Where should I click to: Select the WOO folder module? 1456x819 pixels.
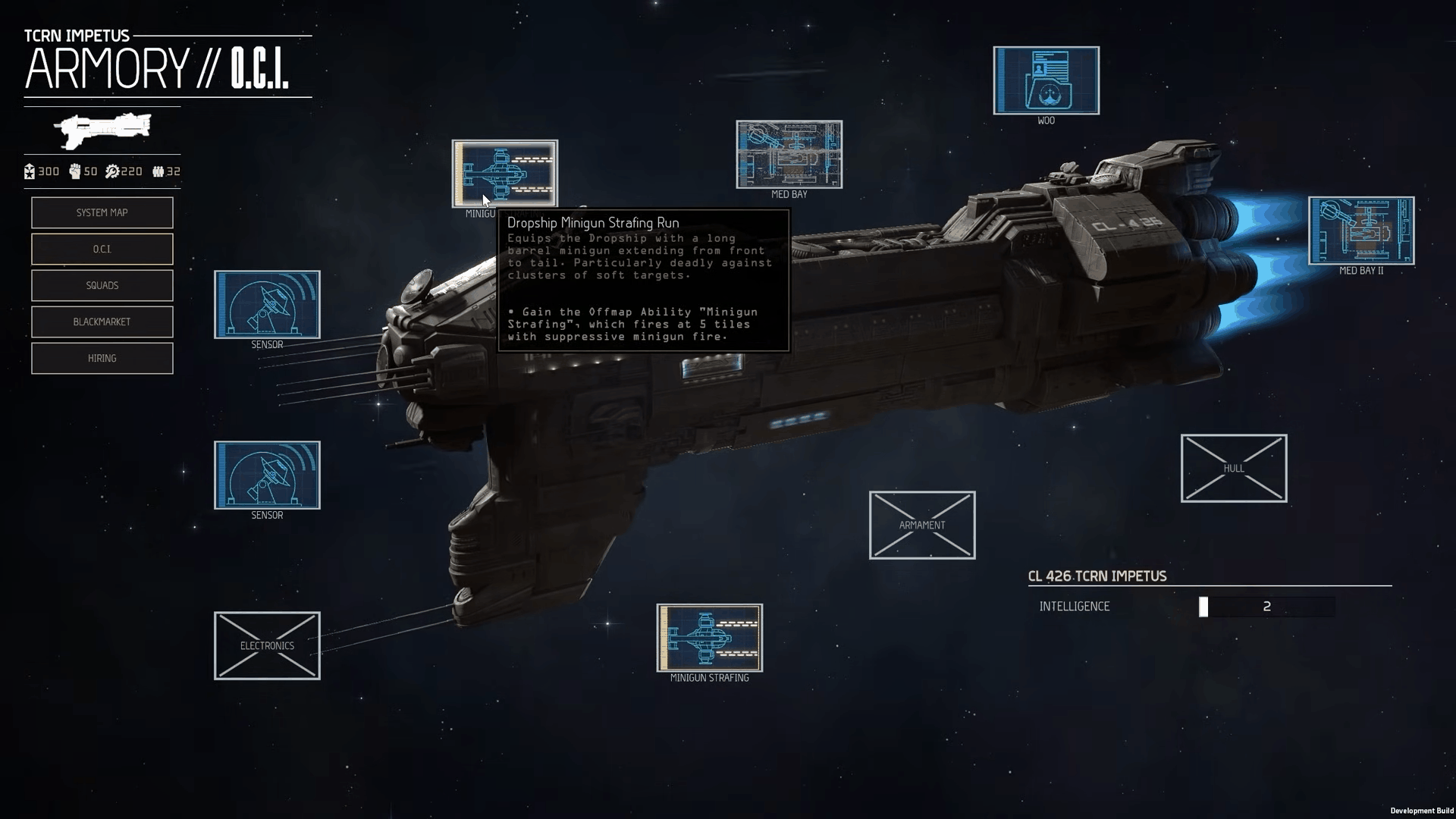click(x=1046, y=80)
